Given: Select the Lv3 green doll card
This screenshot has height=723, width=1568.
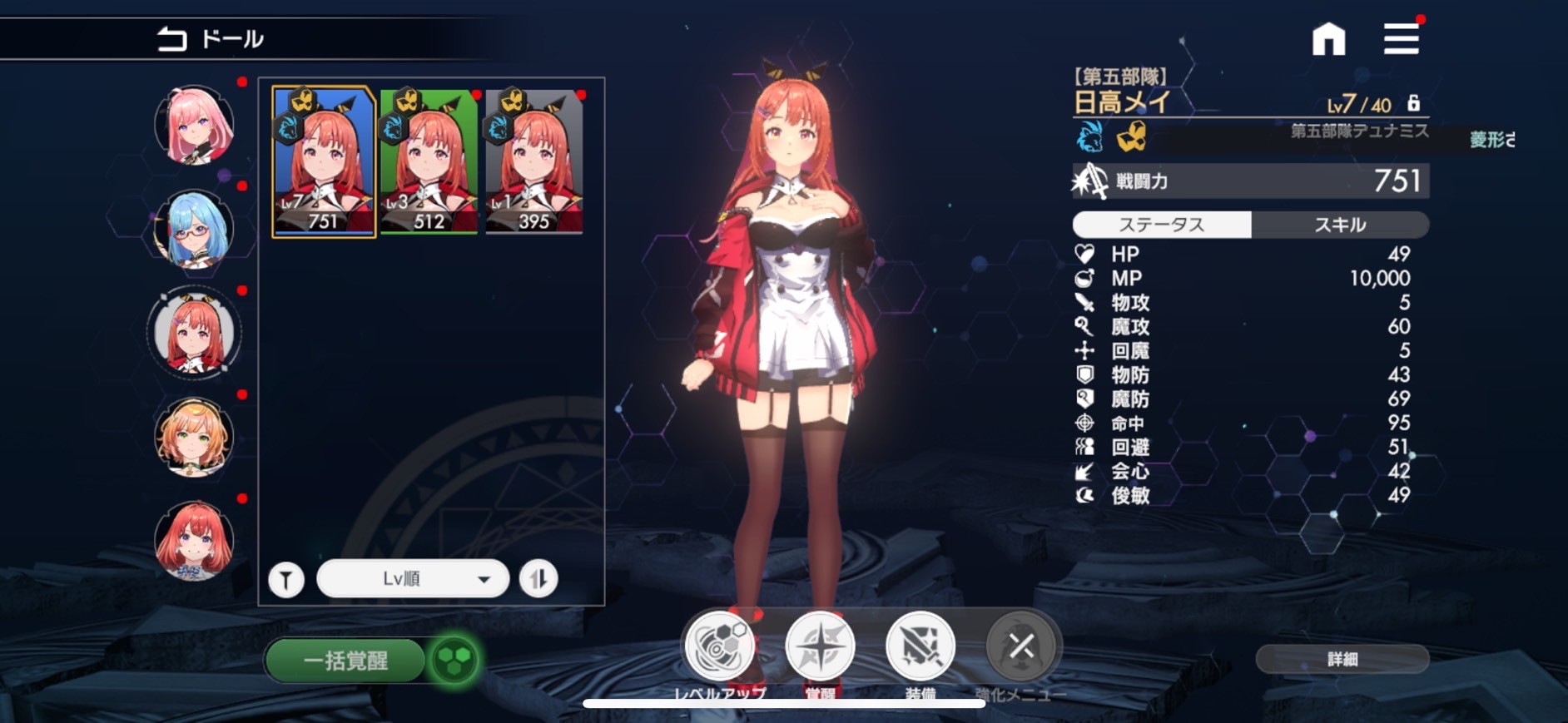Looking at the screenshot, I should click(x=427, y=158).
